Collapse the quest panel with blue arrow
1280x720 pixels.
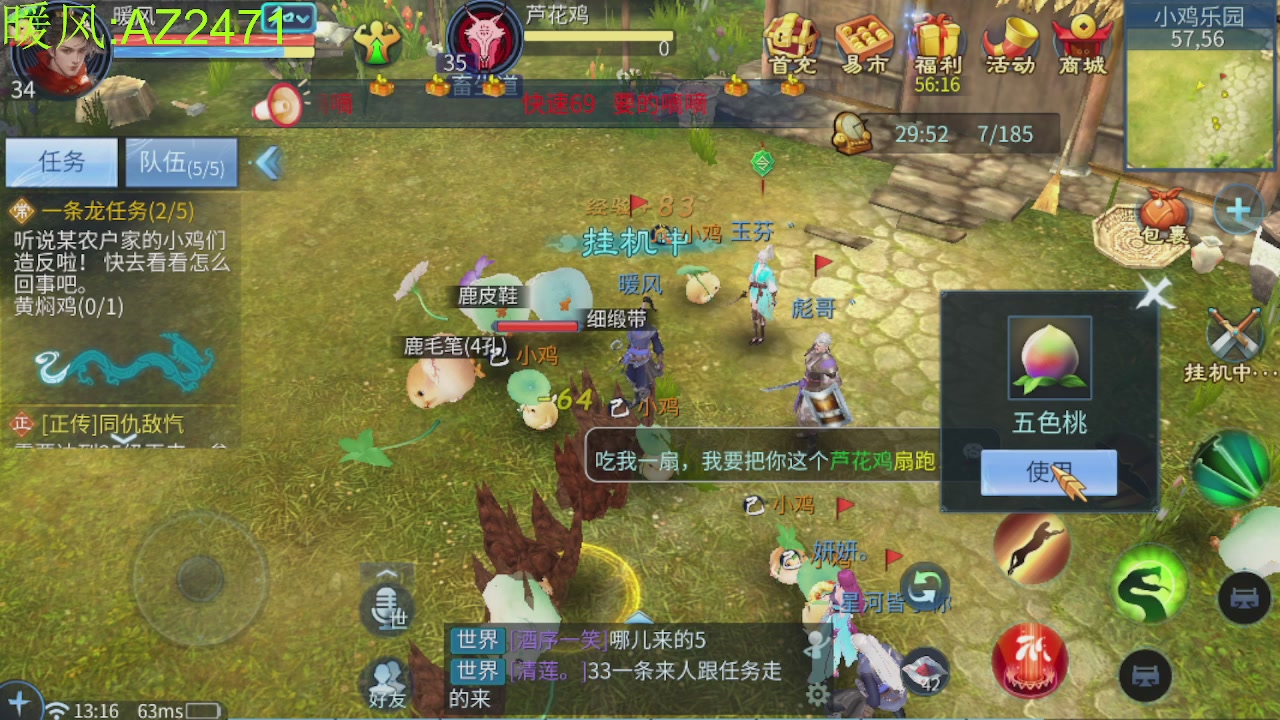[265, 160]
